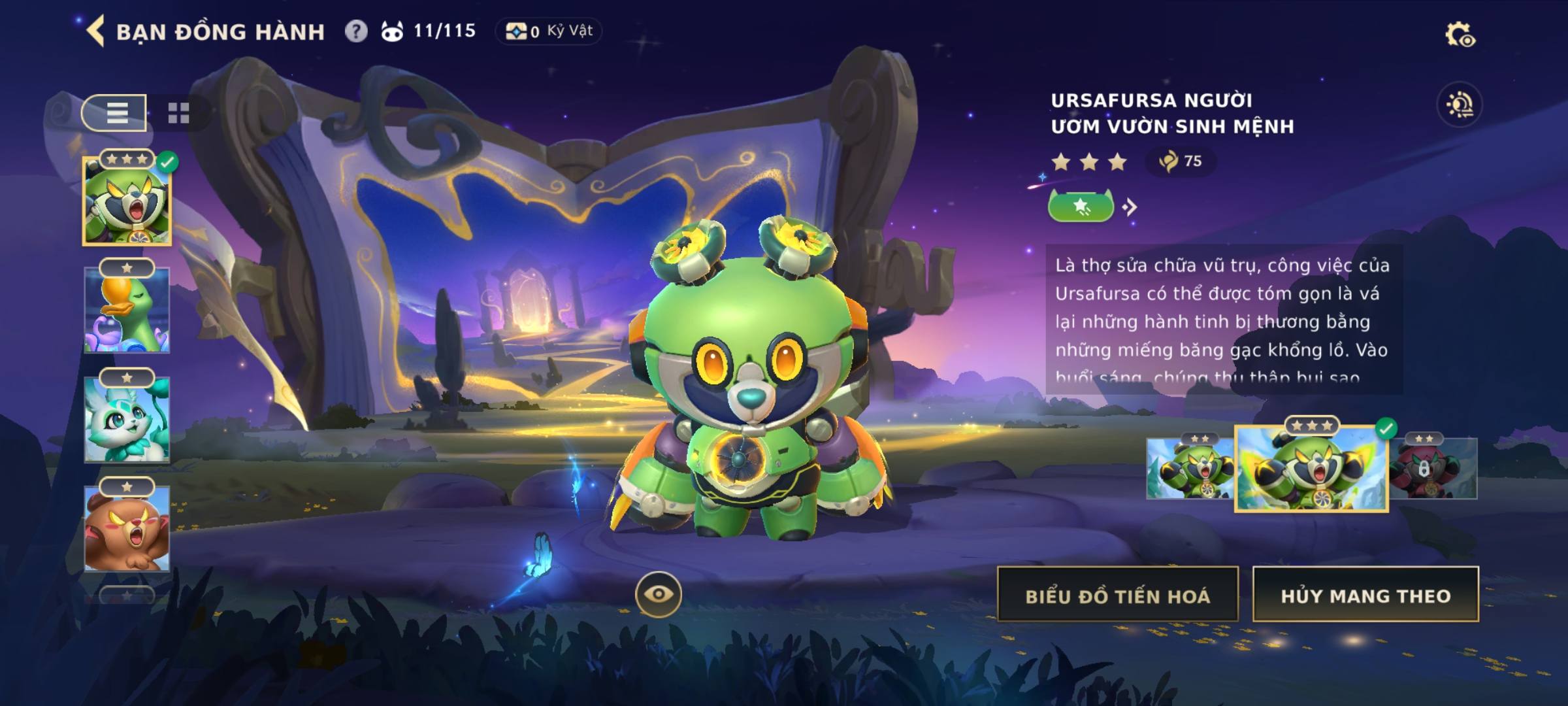The height and width of the screenshot is (706, 1568).
Task: Open the gear and eye settings icon
Action: point(1460,35)
